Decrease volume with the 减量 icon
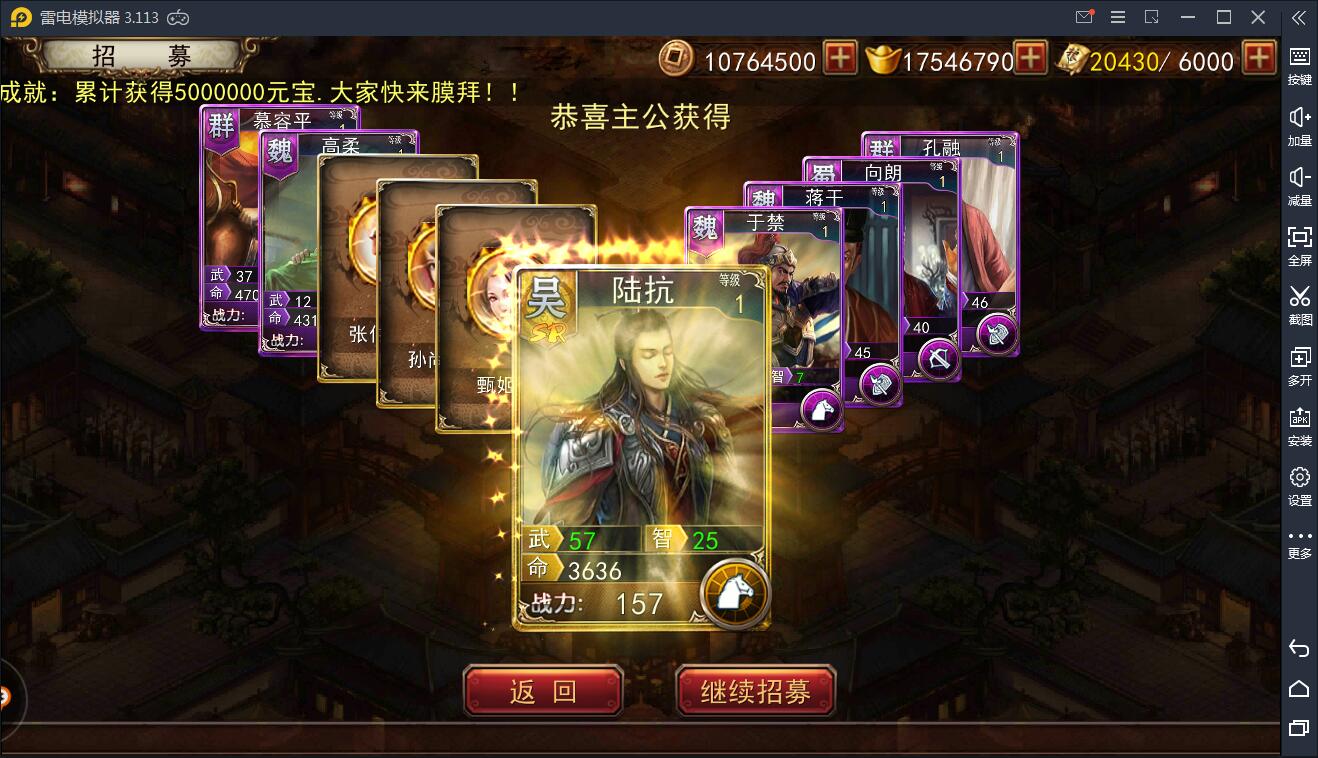Screen dimensions: 1318x758 pos(1299,185)
